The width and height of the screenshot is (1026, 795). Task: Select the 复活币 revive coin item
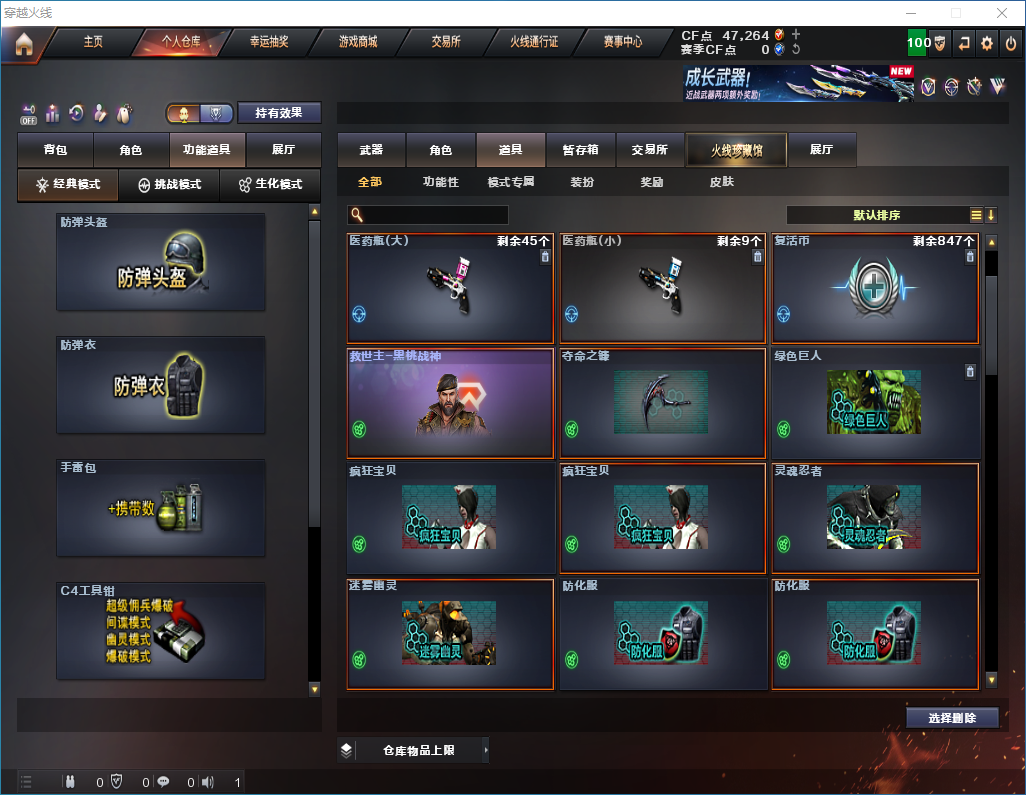pyautogui.click(x=875, y=289)
